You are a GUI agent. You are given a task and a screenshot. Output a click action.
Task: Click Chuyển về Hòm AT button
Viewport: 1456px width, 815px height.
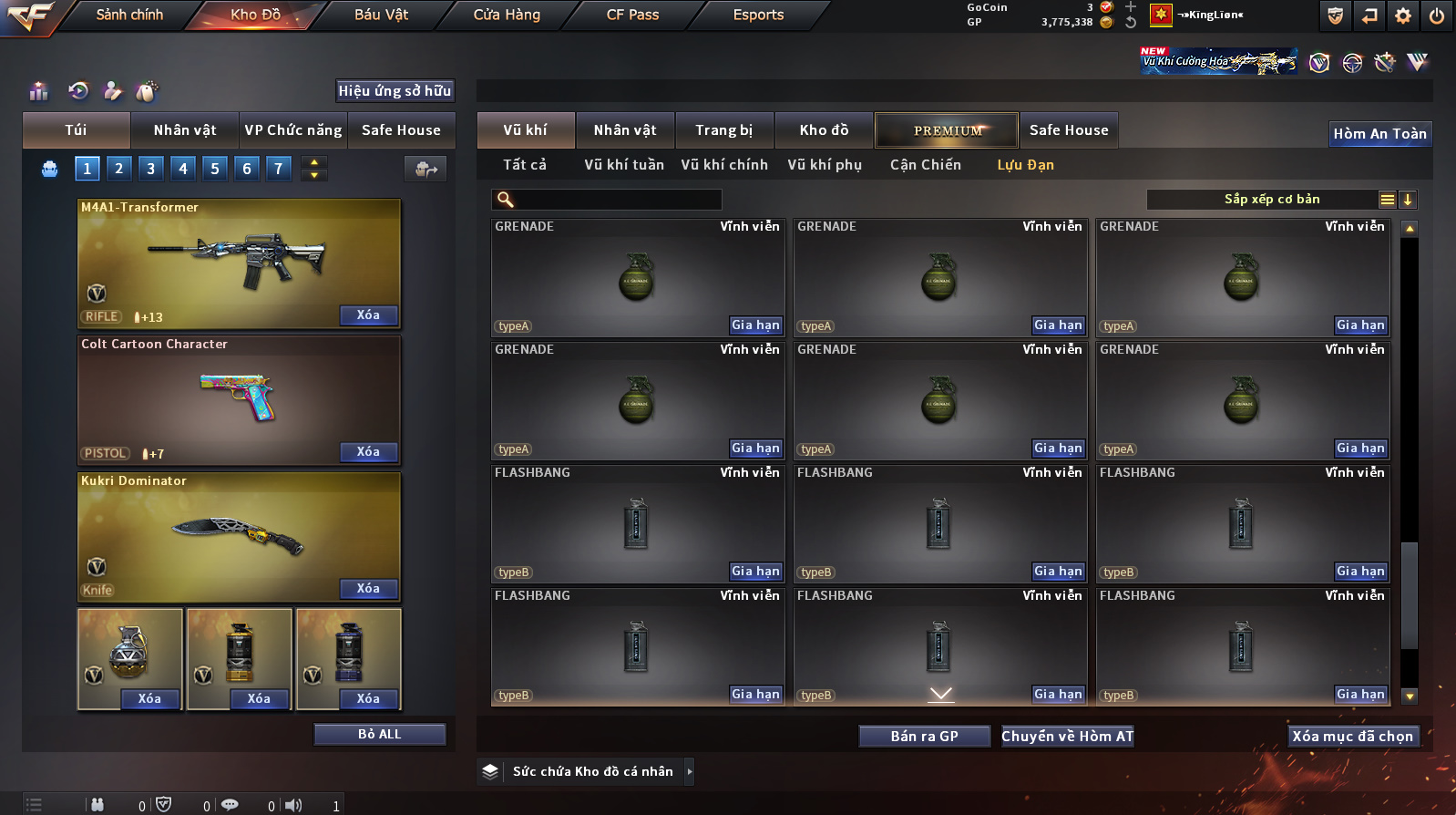click(x=1067, y=737)
